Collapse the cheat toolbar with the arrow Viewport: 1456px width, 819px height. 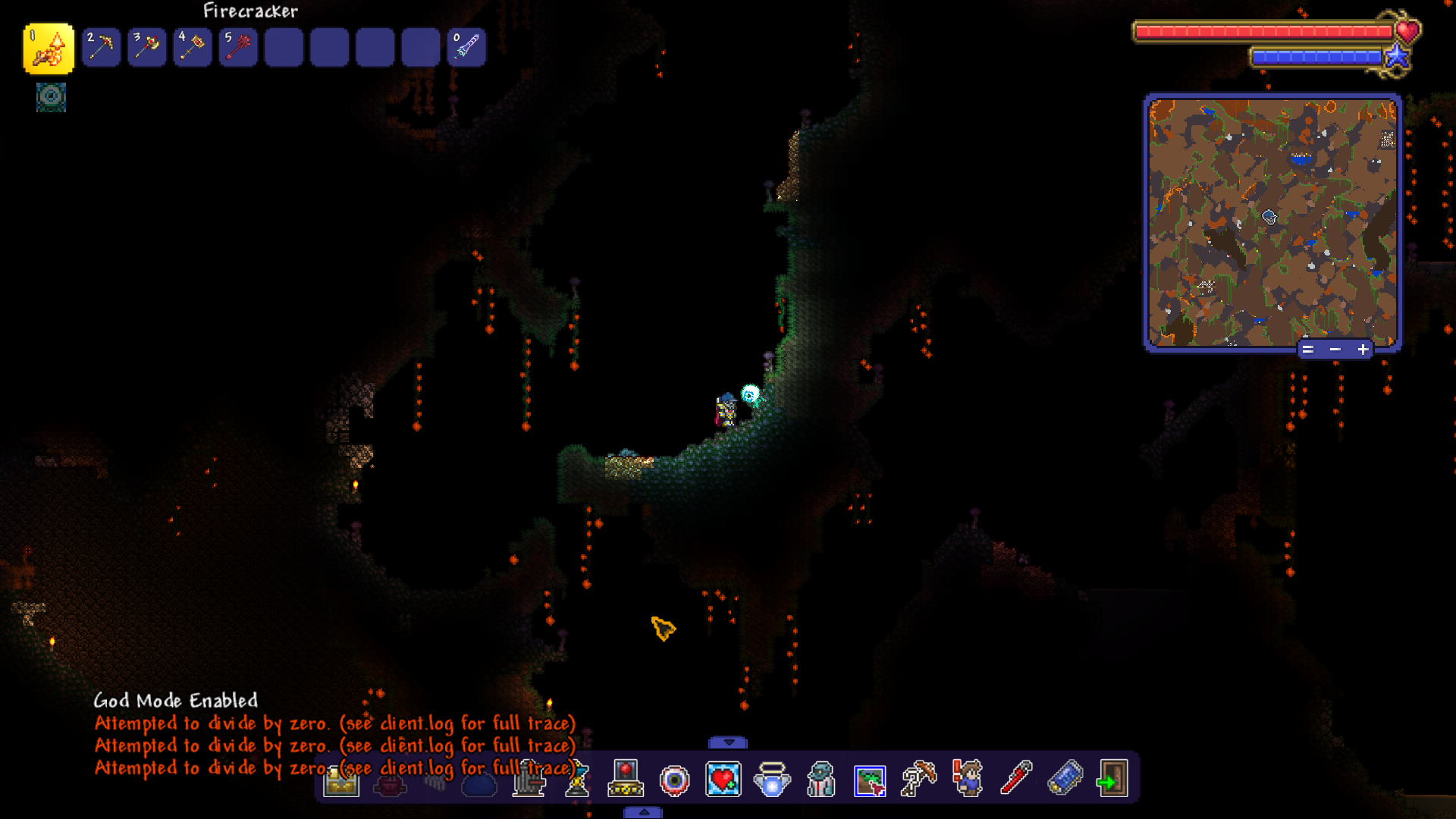point(728,742)
